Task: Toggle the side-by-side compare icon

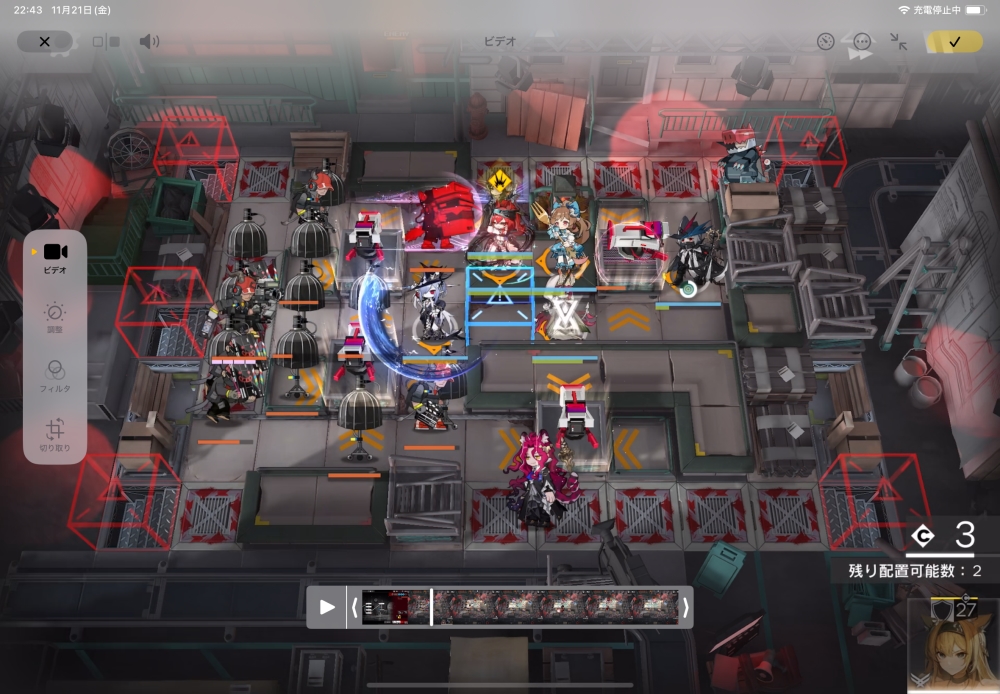Action: [x=106, y=42]
